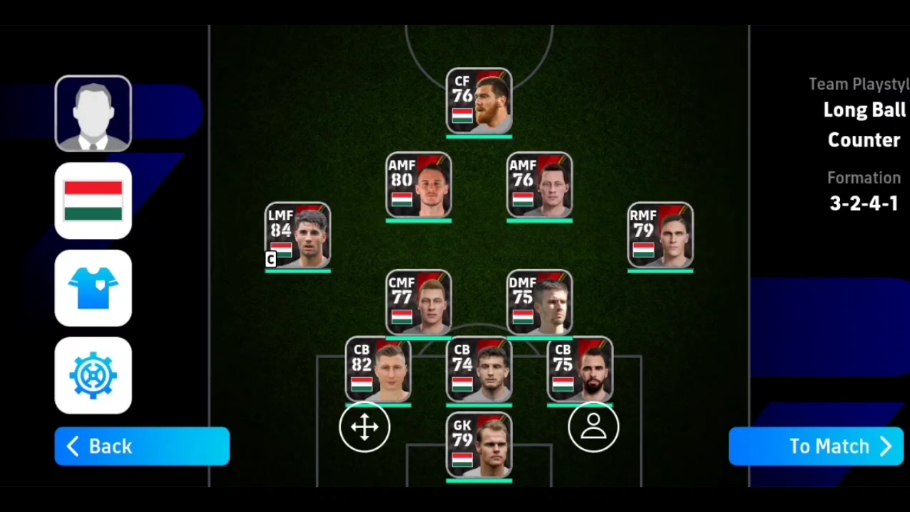
Task: Choose the CB 82 defender card
Action: 378,369
